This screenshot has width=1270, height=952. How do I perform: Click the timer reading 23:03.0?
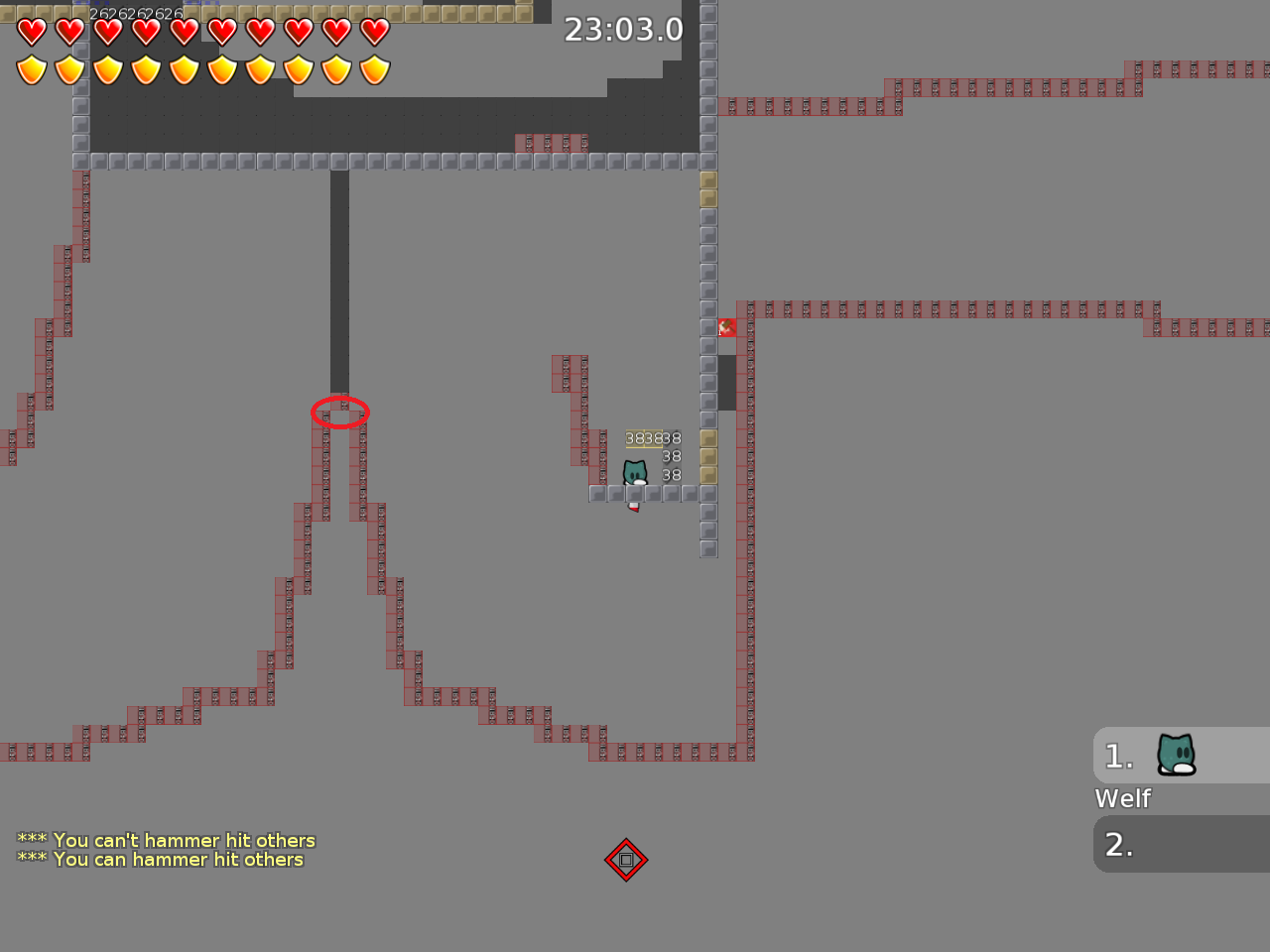624,30
